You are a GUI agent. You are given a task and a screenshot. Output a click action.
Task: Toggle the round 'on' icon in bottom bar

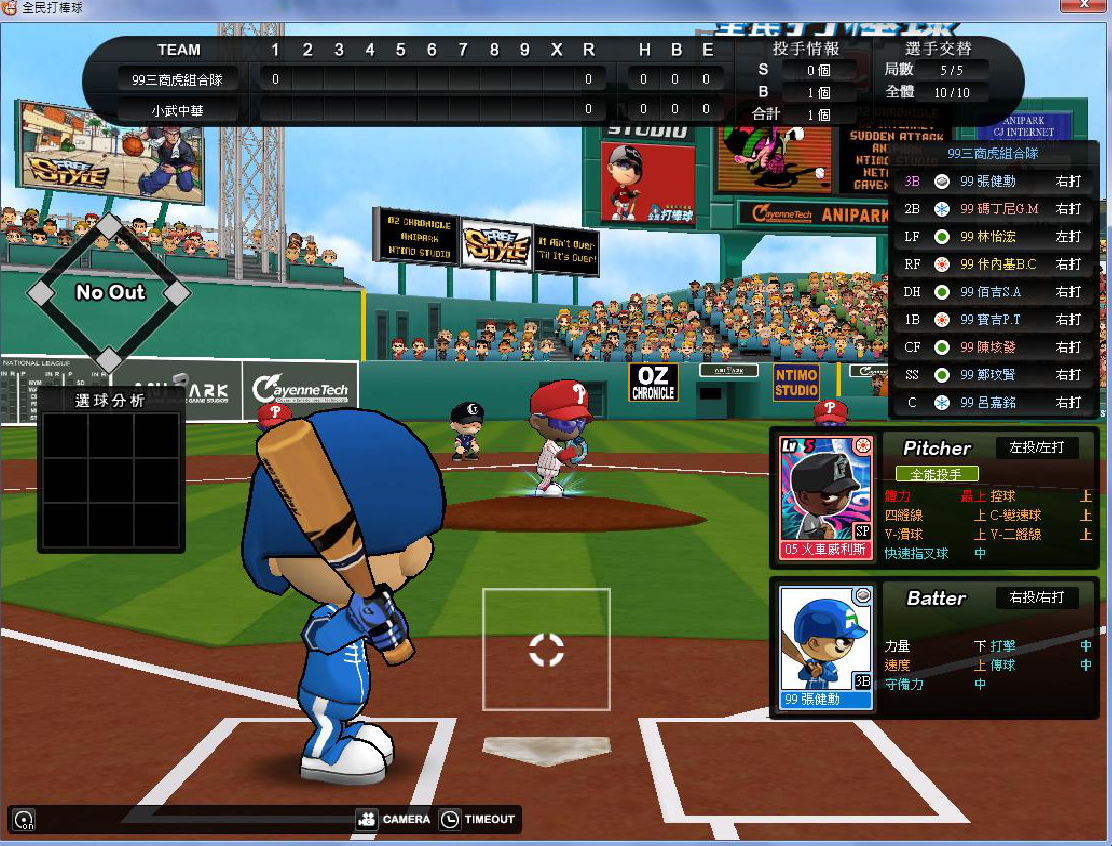[x=24, y=820]
